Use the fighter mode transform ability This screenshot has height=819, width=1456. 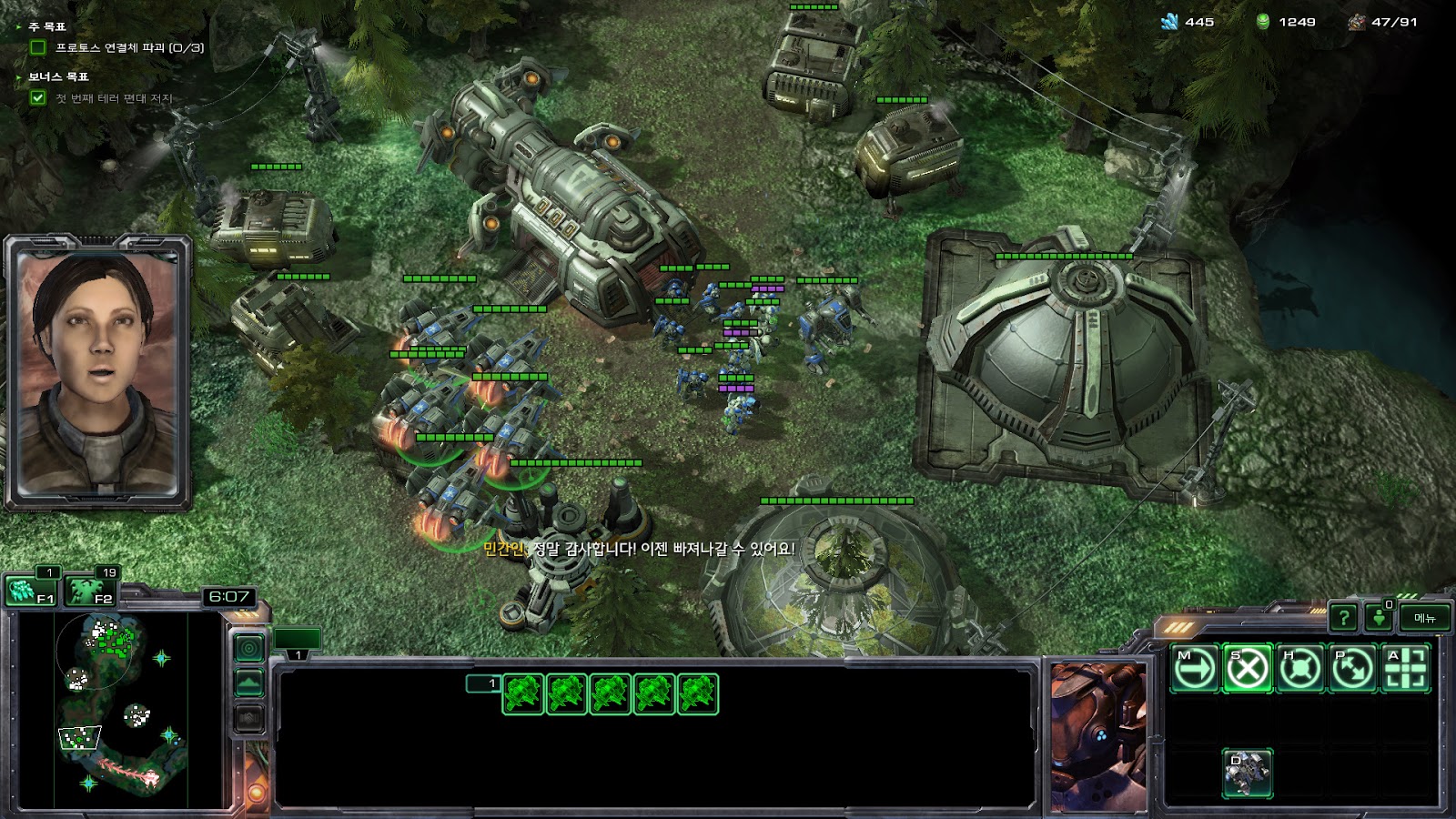[1247, 773]
